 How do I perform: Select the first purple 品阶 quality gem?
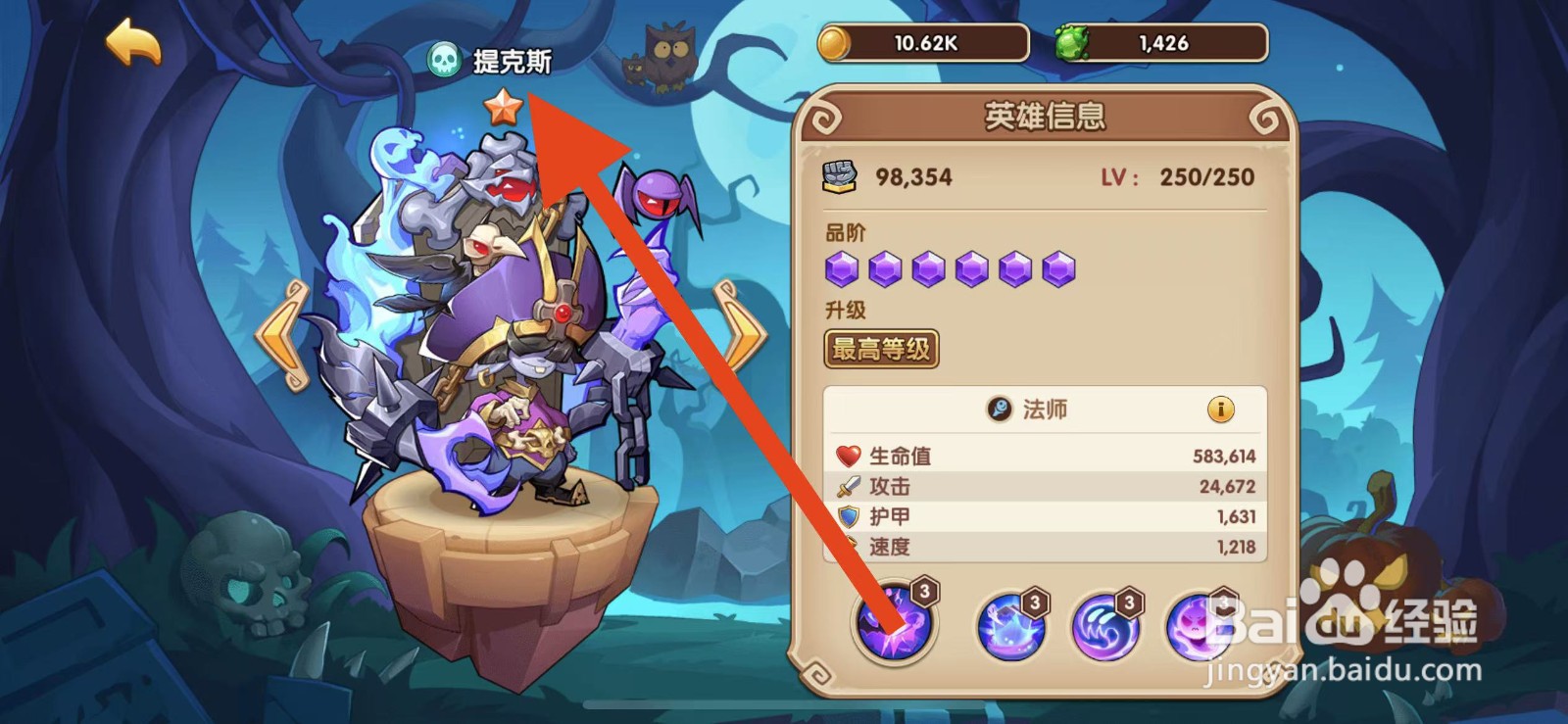click(841, 270)
